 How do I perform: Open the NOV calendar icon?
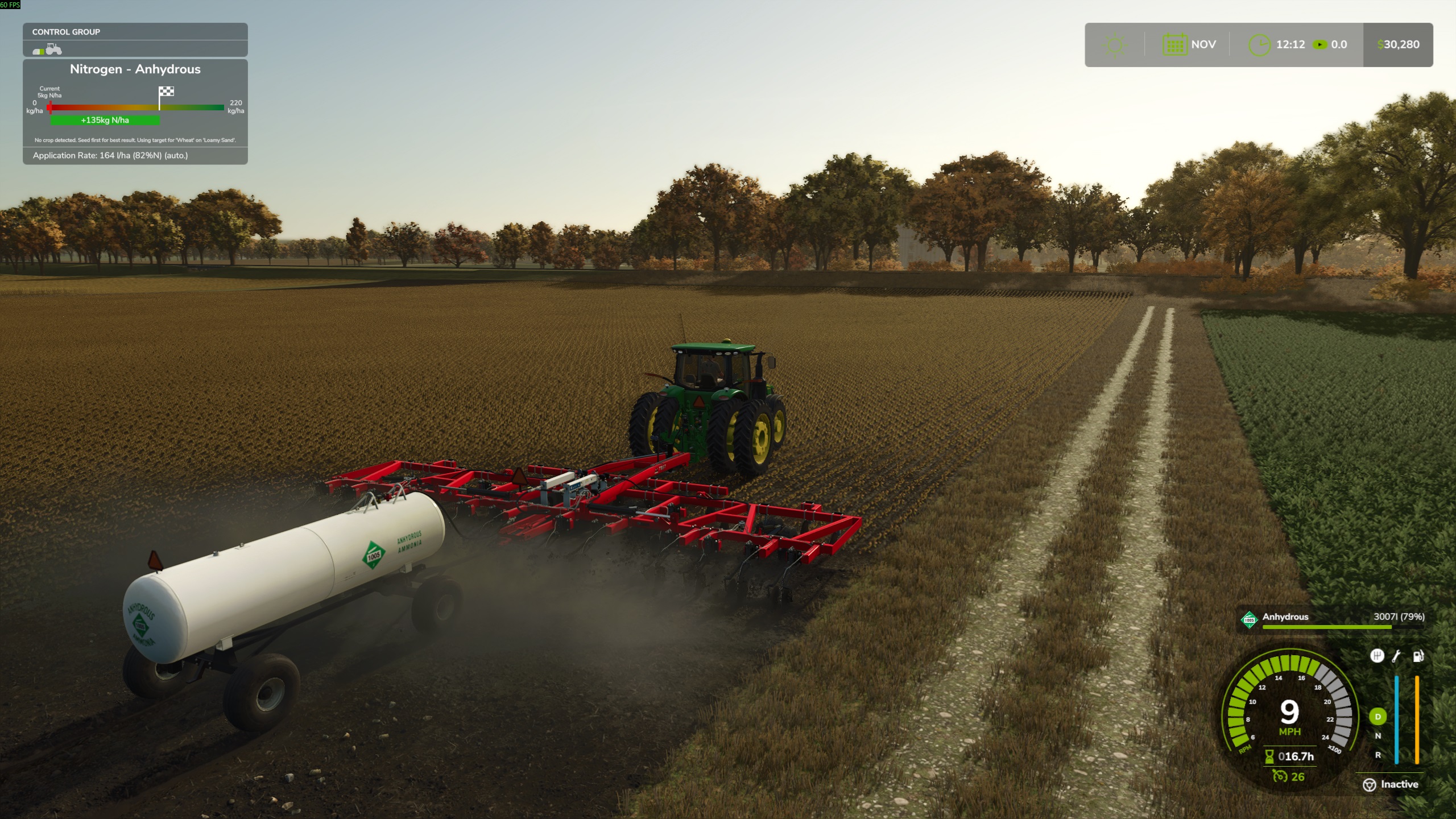pyautogui.click(x=1174, y=44)
